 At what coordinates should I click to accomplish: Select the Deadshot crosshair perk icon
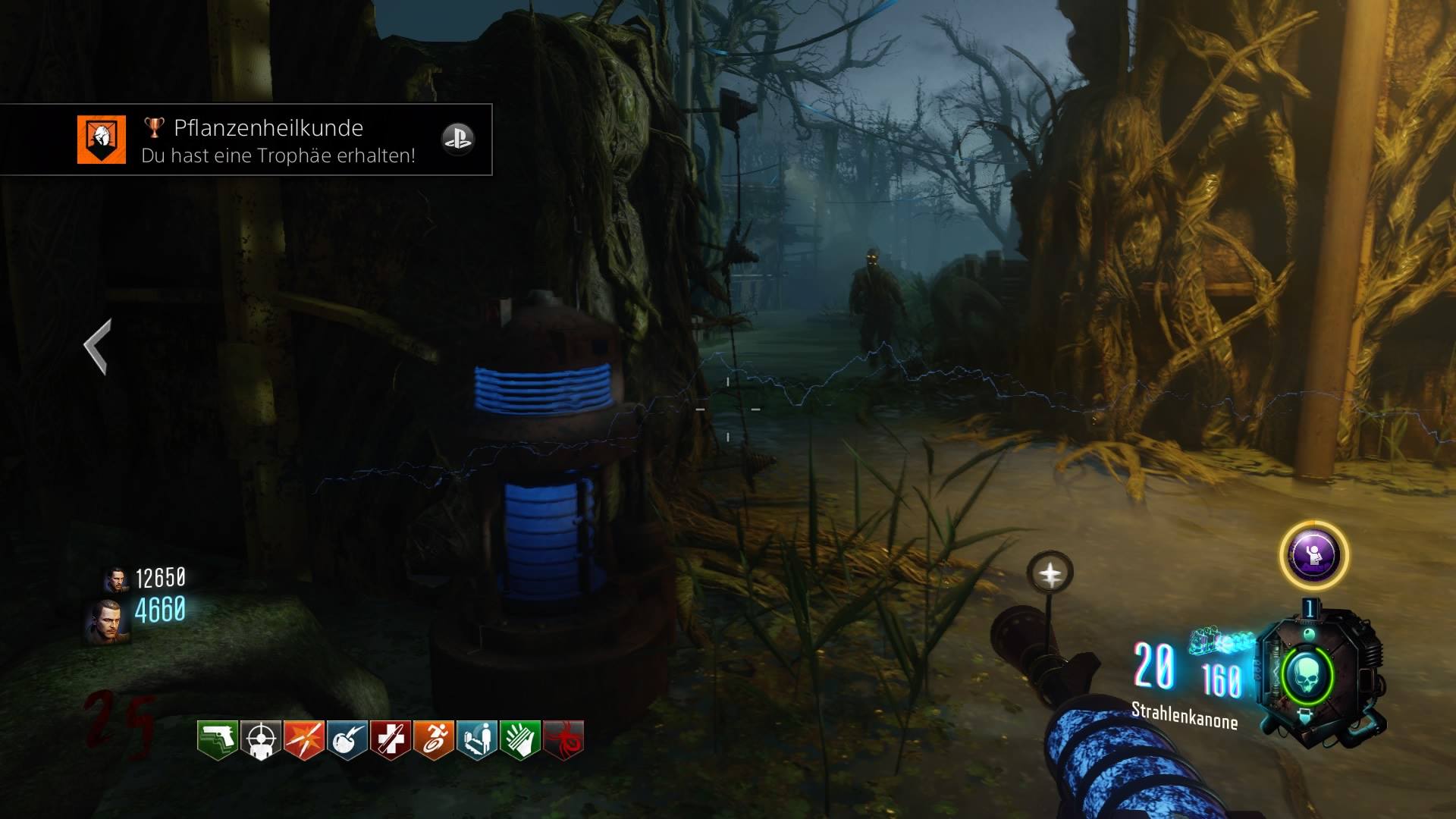click(x=260, y=739)
